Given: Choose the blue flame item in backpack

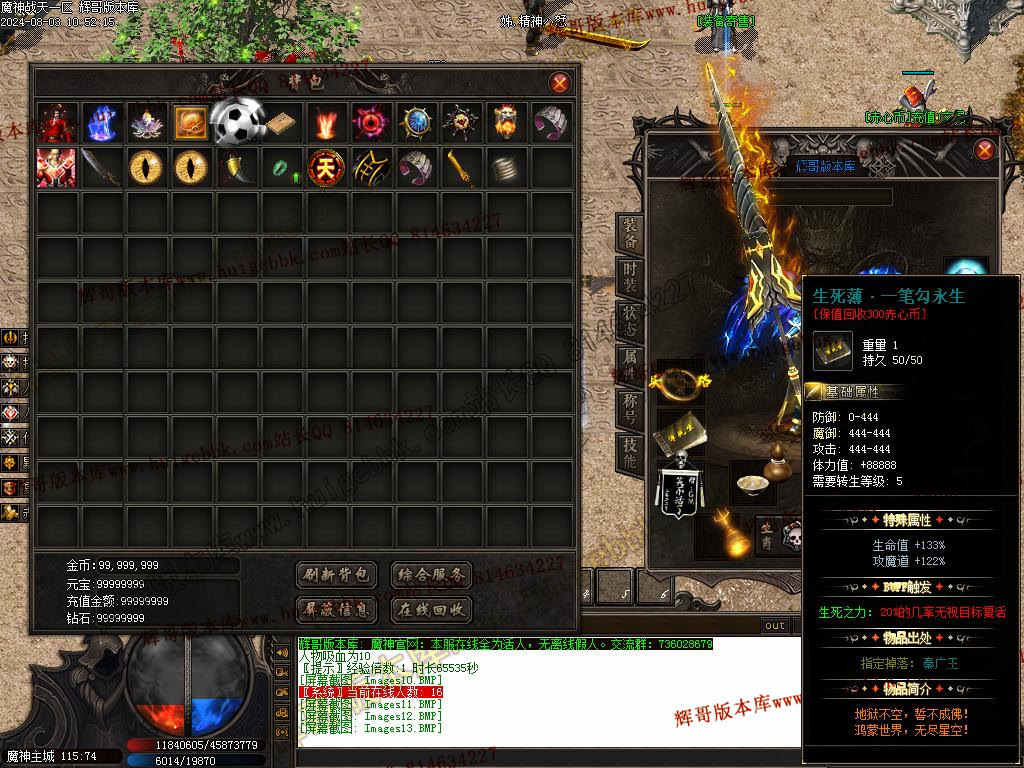Looking at the screenshot, I should point(101,122).
